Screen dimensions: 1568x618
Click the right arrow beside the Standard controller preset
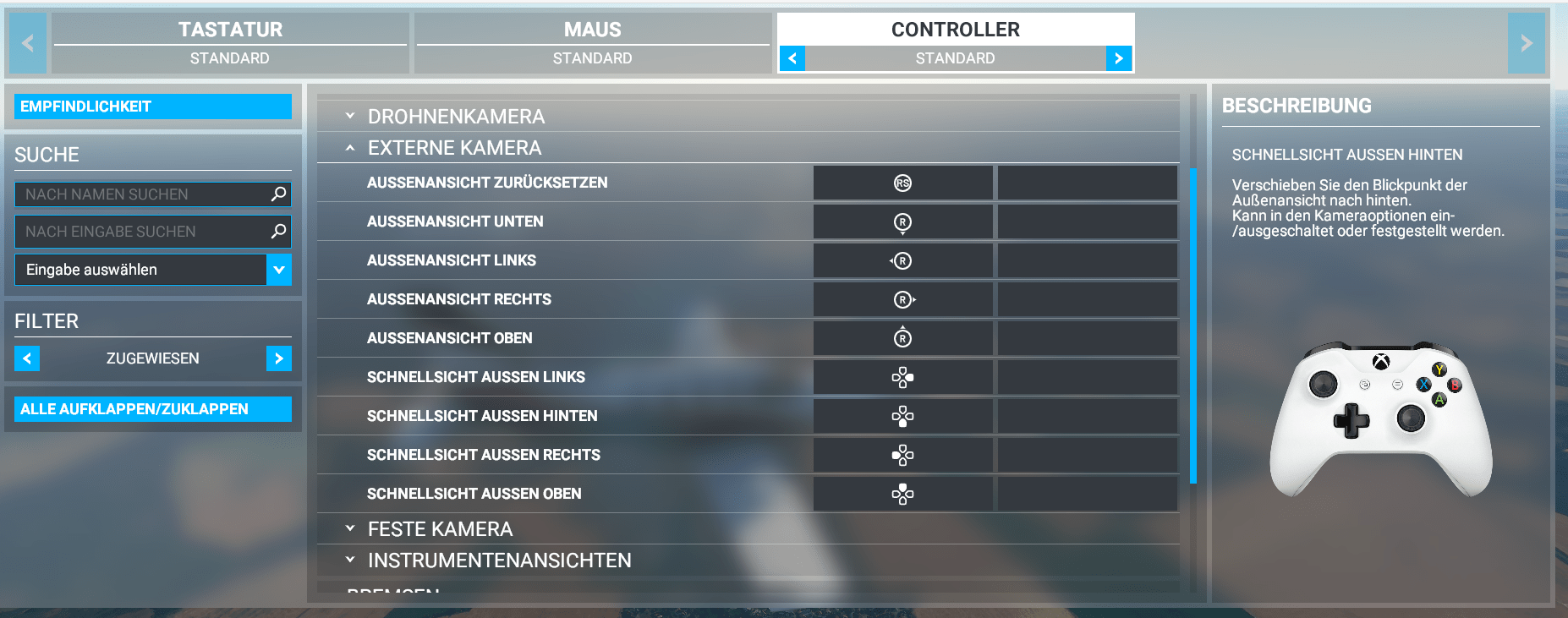(1118, 58)
